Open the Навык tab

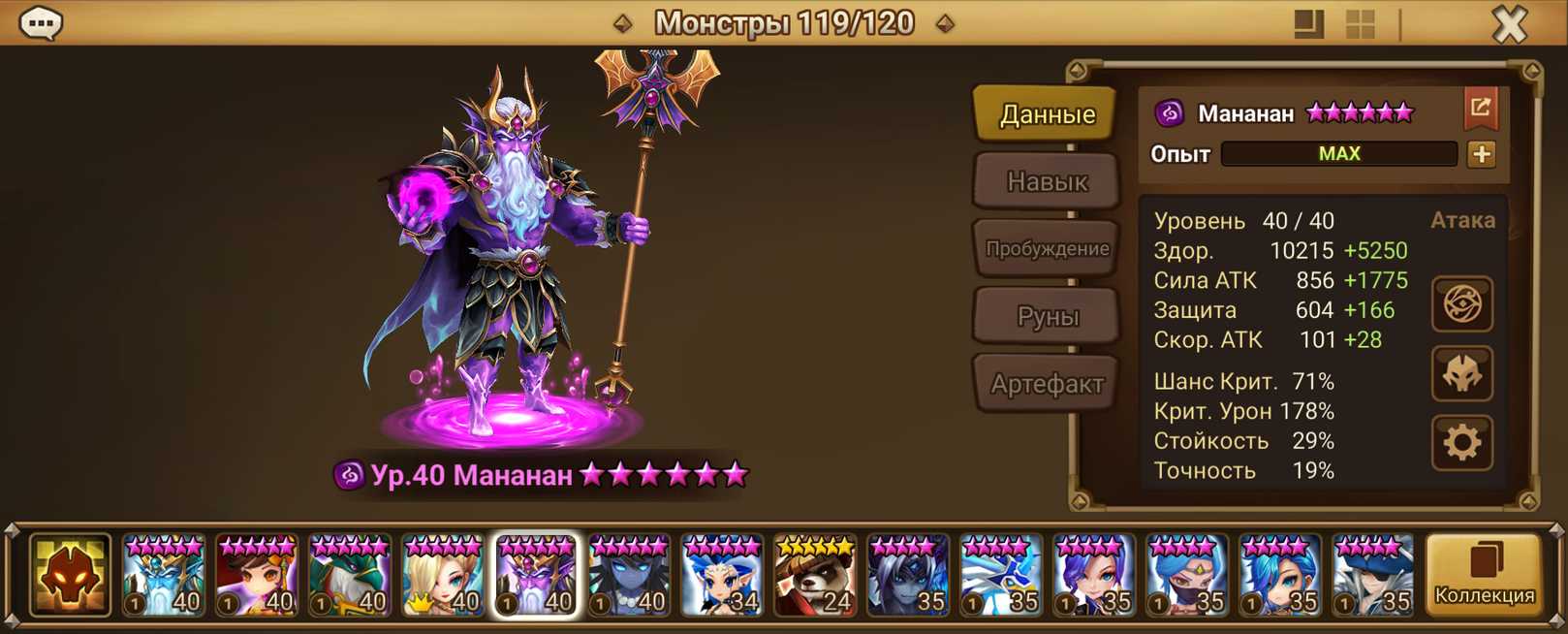(1047, 181)
